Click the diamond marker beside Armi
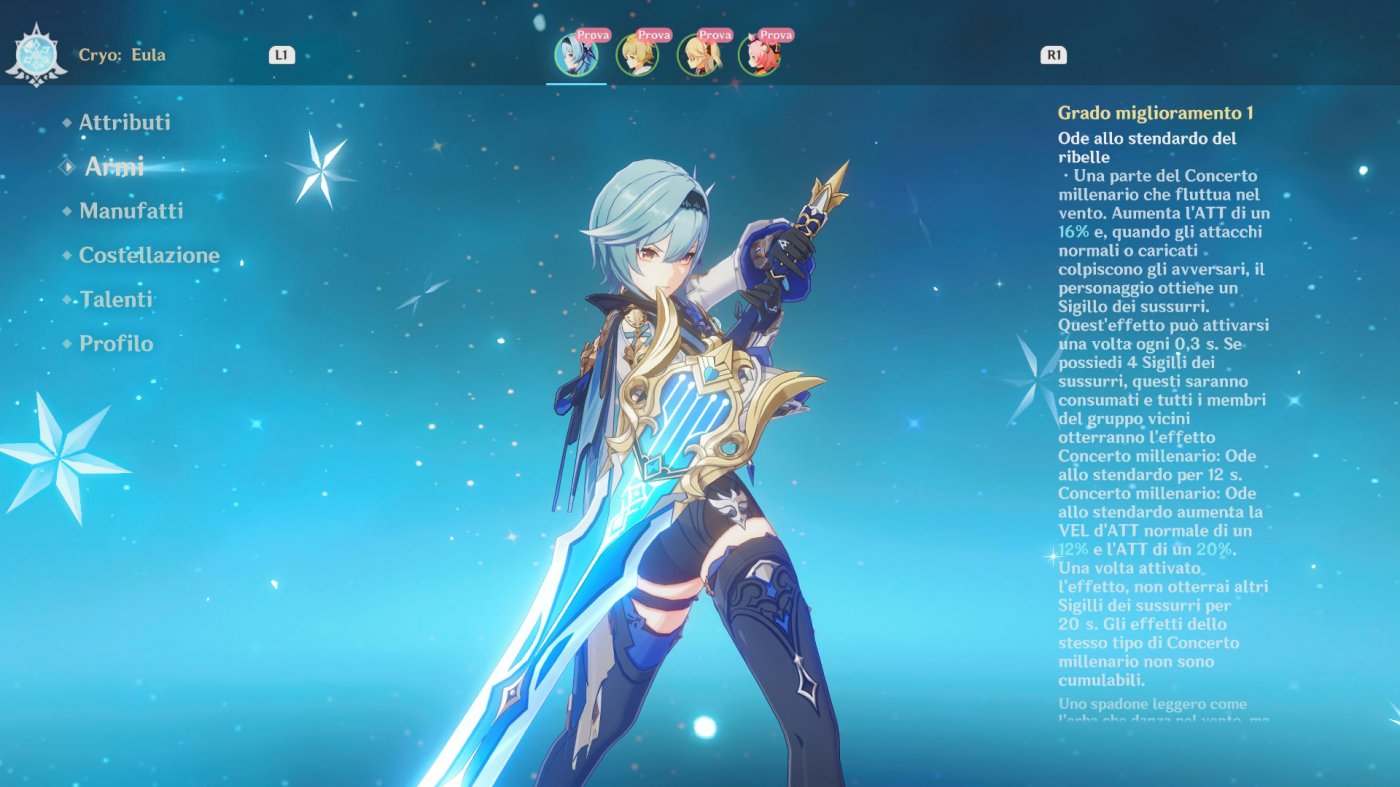The width and height of the screenshot is (1400, 787). pyautogui.click(x=67, y=166)
